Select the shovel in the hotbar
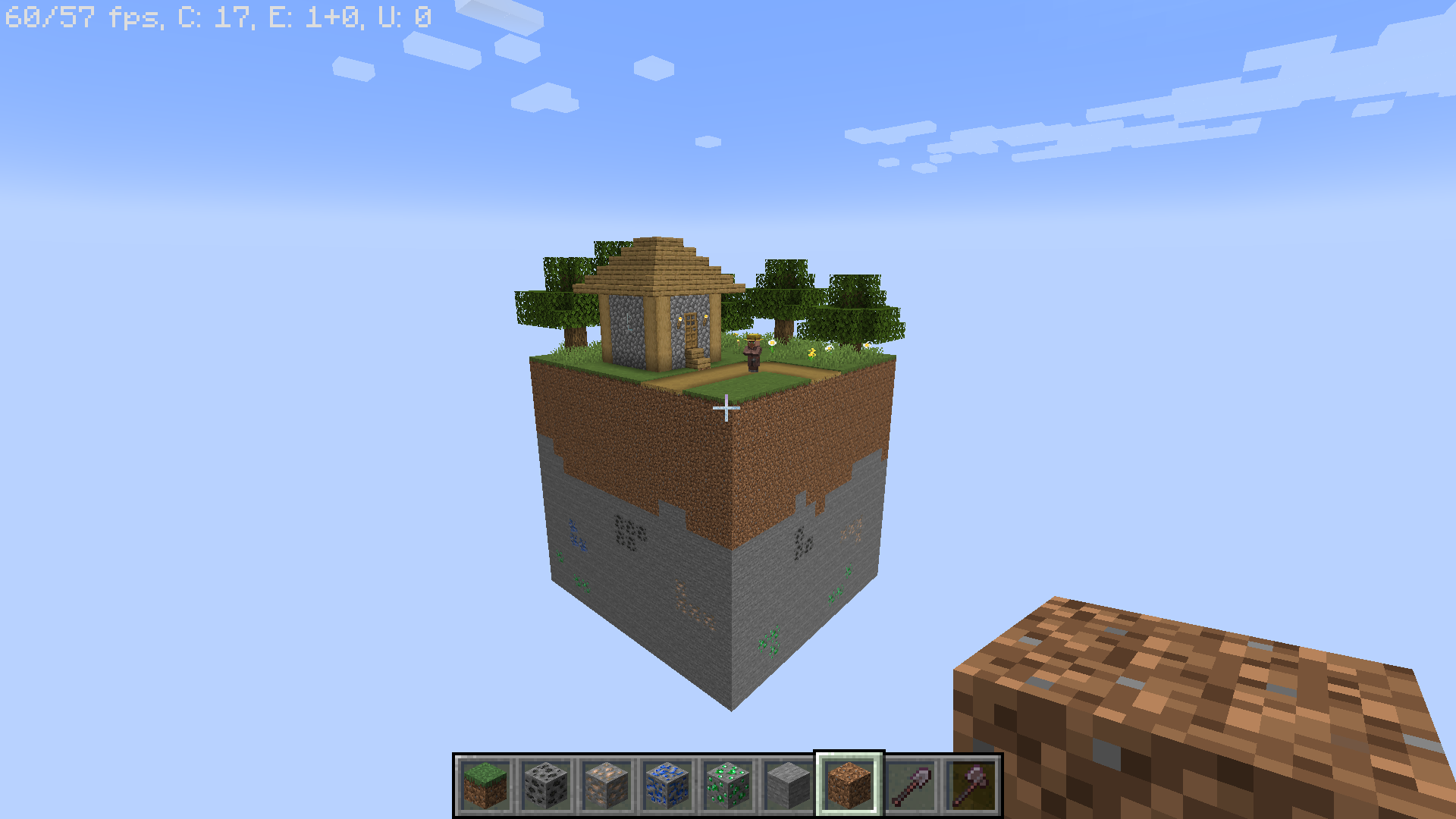1456x819 pixels. coord(909,785)
